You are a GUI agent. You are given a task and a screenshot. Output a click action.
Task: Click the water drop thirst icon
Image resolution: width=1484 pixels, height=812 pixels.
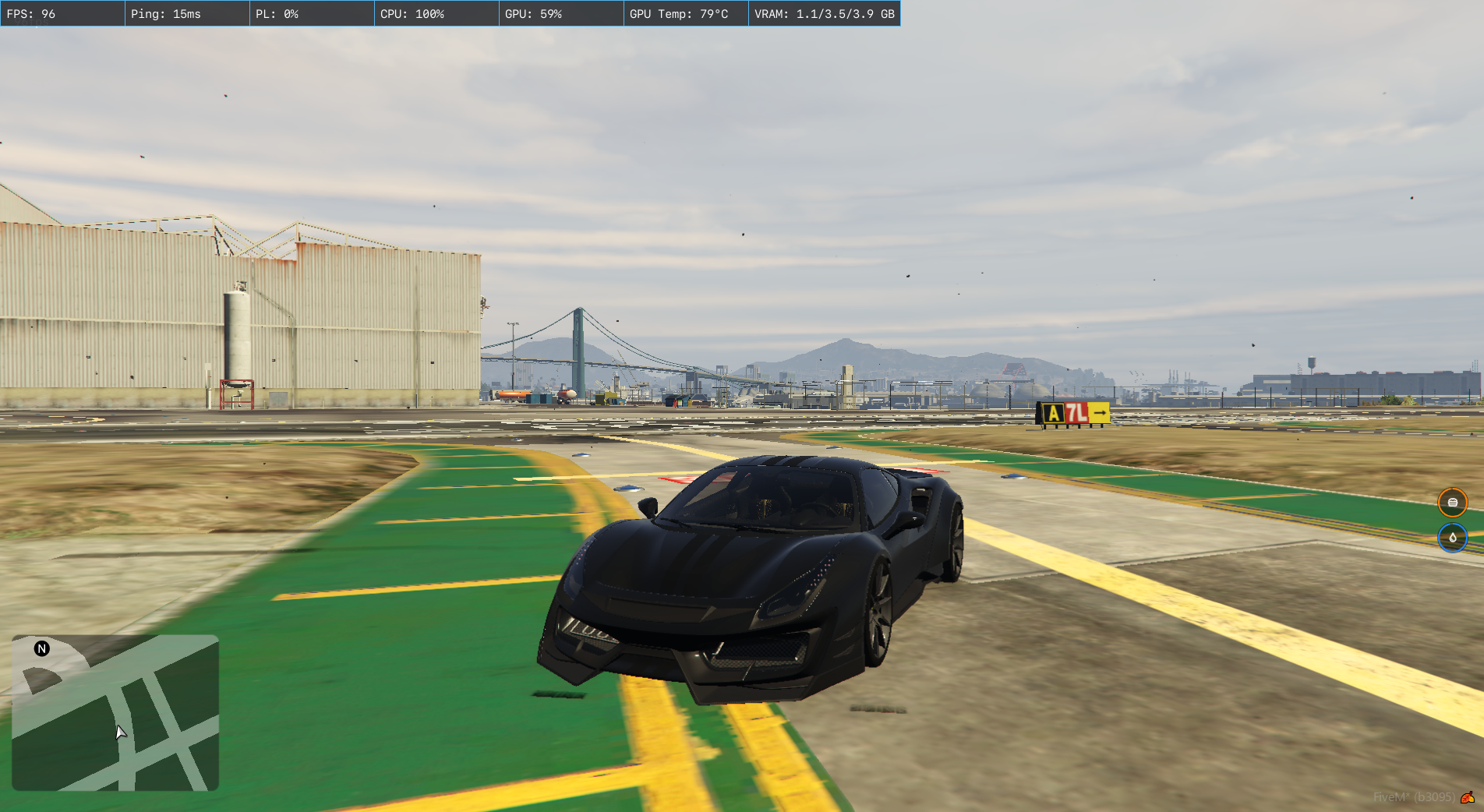(1452, 538)
